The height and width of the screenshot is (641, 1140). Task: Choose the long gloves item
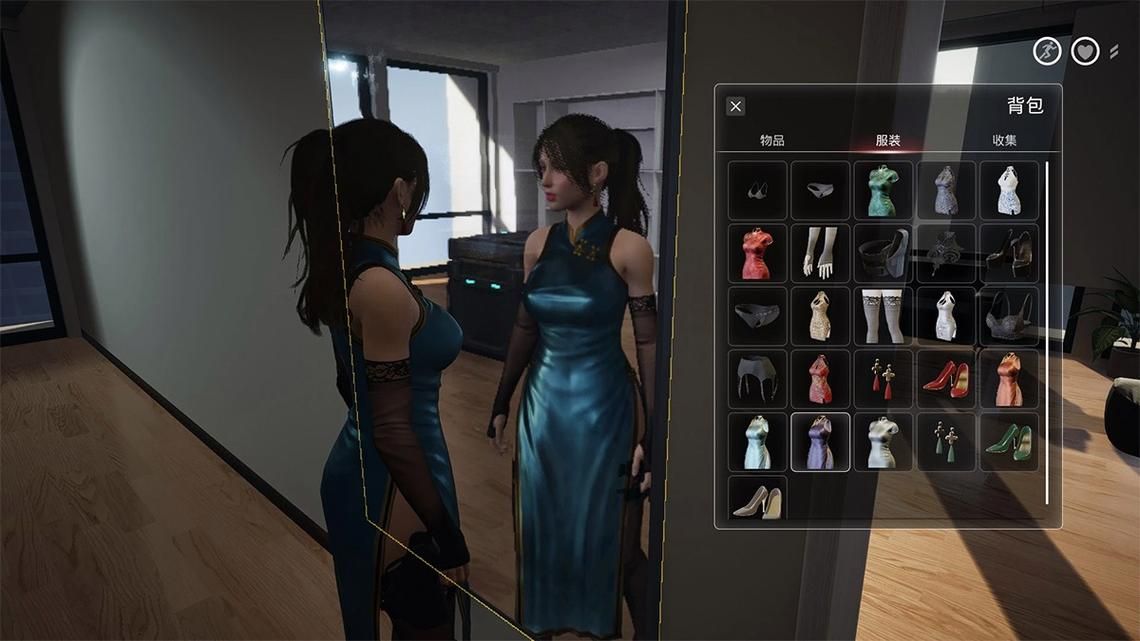(820, 253)
